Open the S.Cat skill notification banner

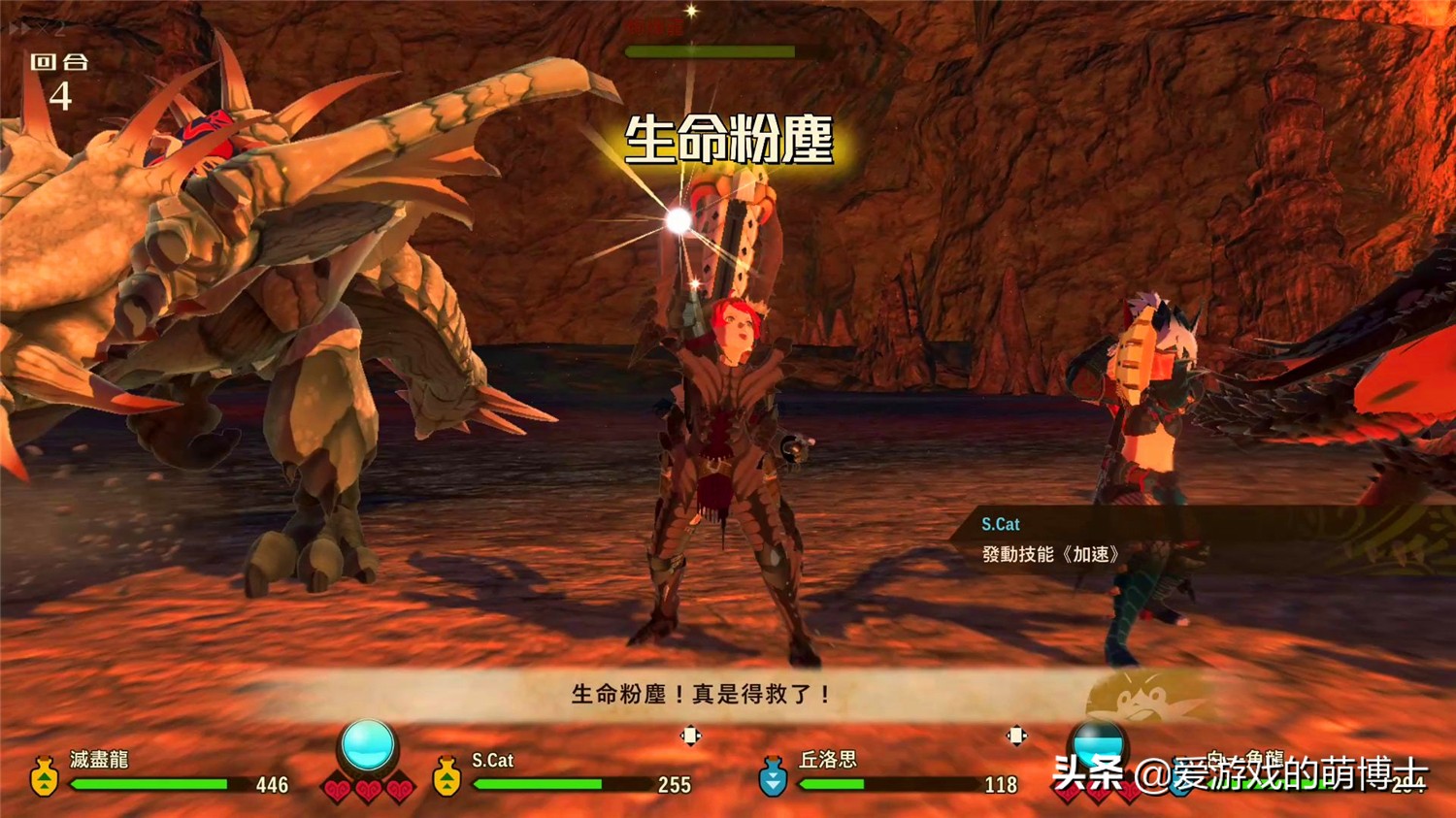pos(1165,540)
